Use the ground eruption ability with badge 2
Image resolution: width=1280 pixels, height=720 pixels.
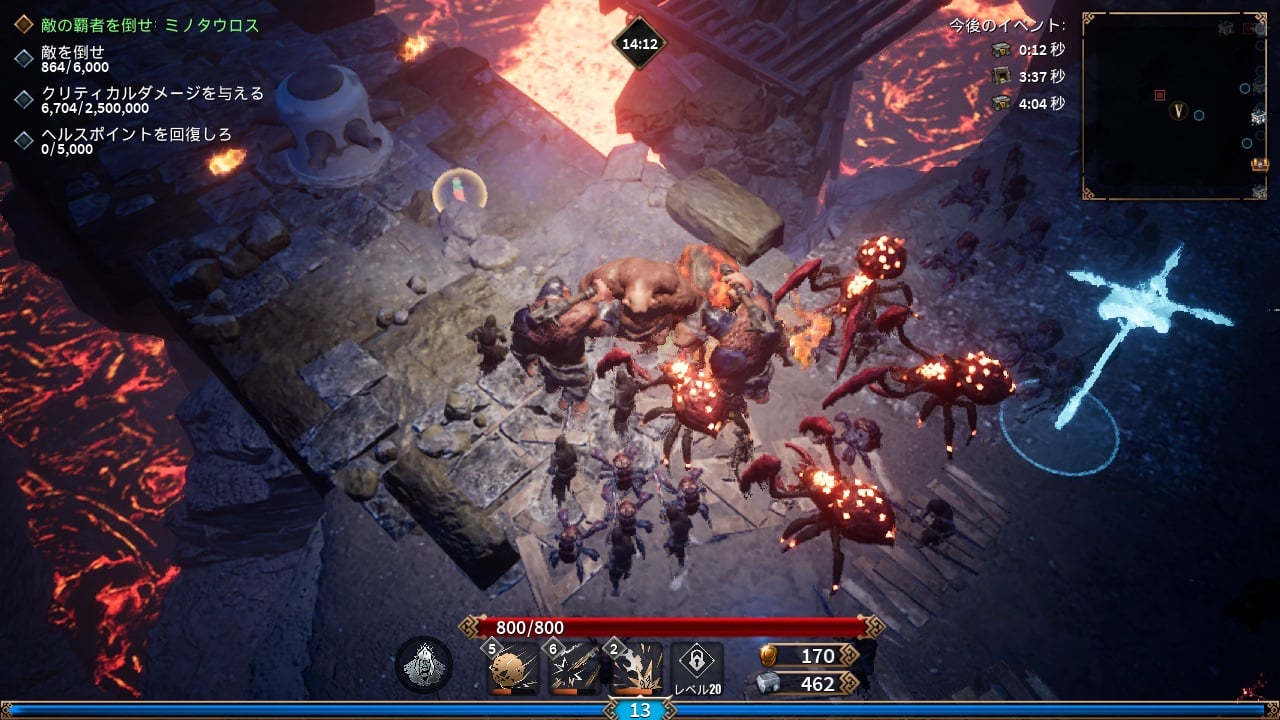pos(636,668)
